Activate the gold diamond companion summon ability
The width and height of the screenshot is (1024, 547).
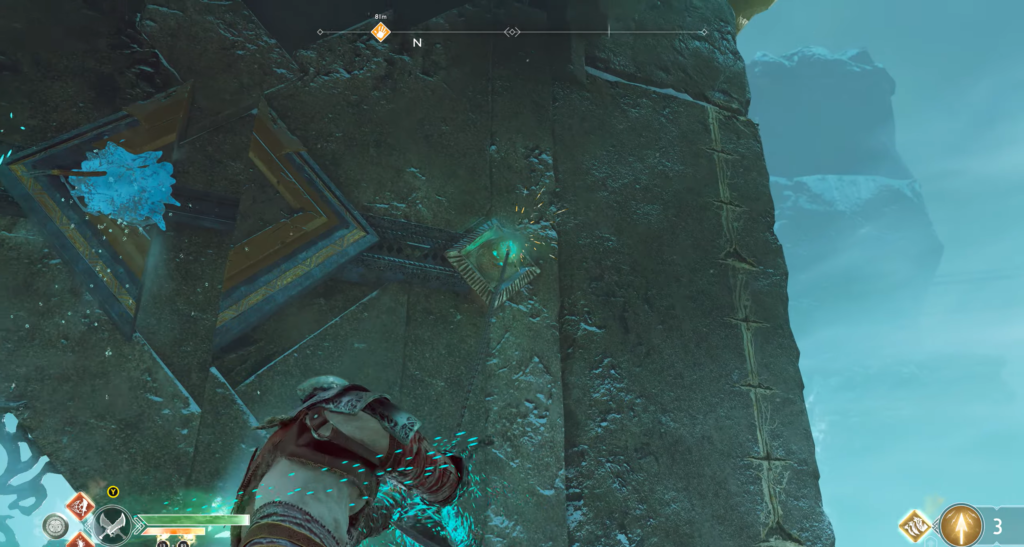point(914,523)
